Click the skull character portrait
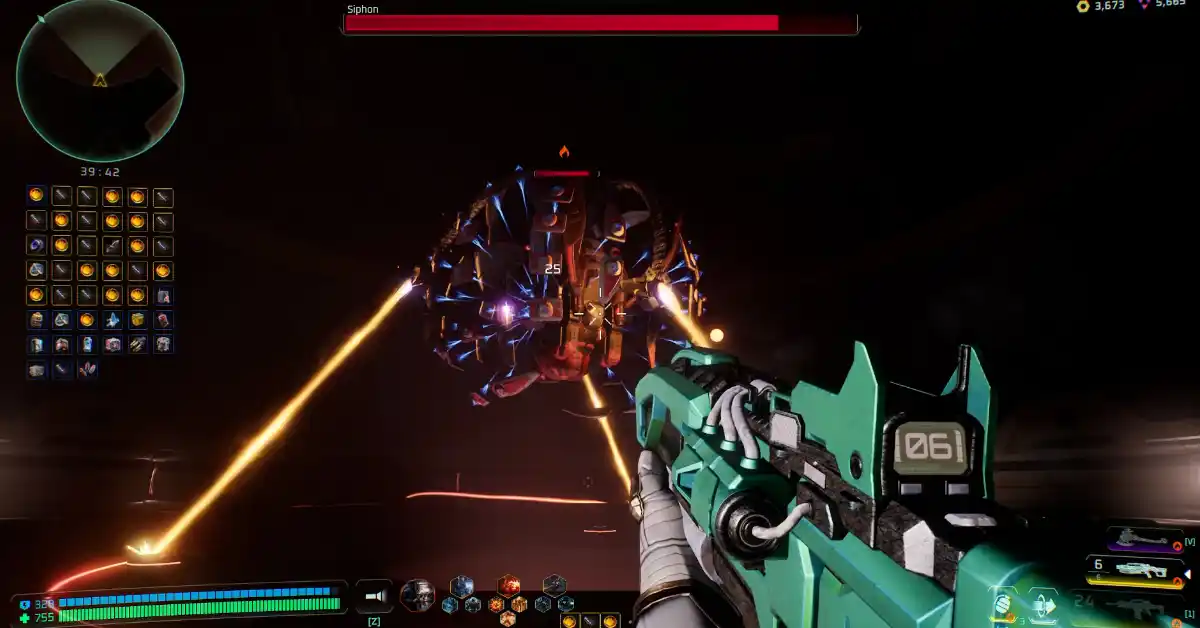The image size is (1200, 628). click(417, 596)
